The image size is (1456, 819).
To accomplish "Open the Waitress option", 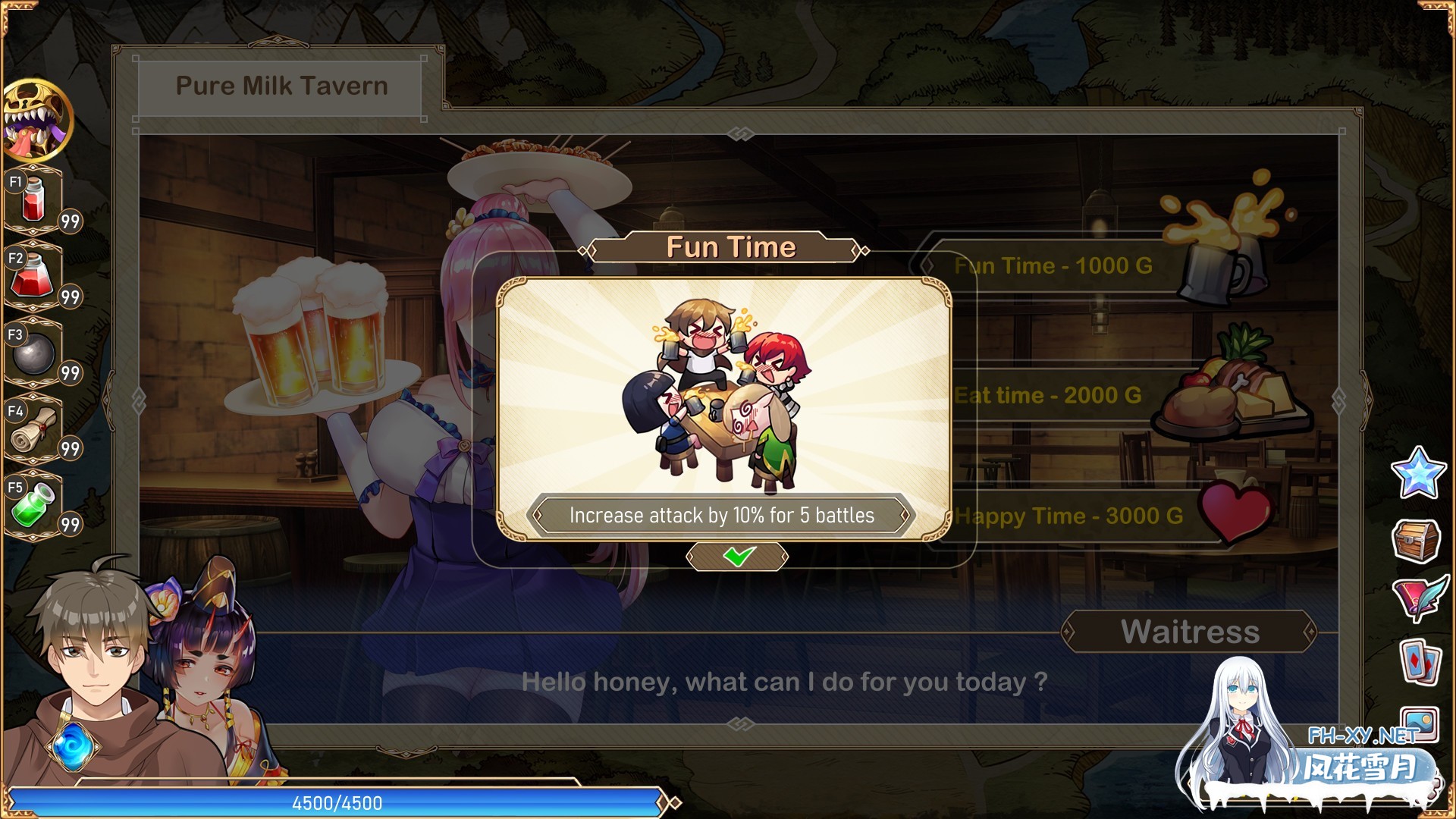I will click(x=1190, y=632).
